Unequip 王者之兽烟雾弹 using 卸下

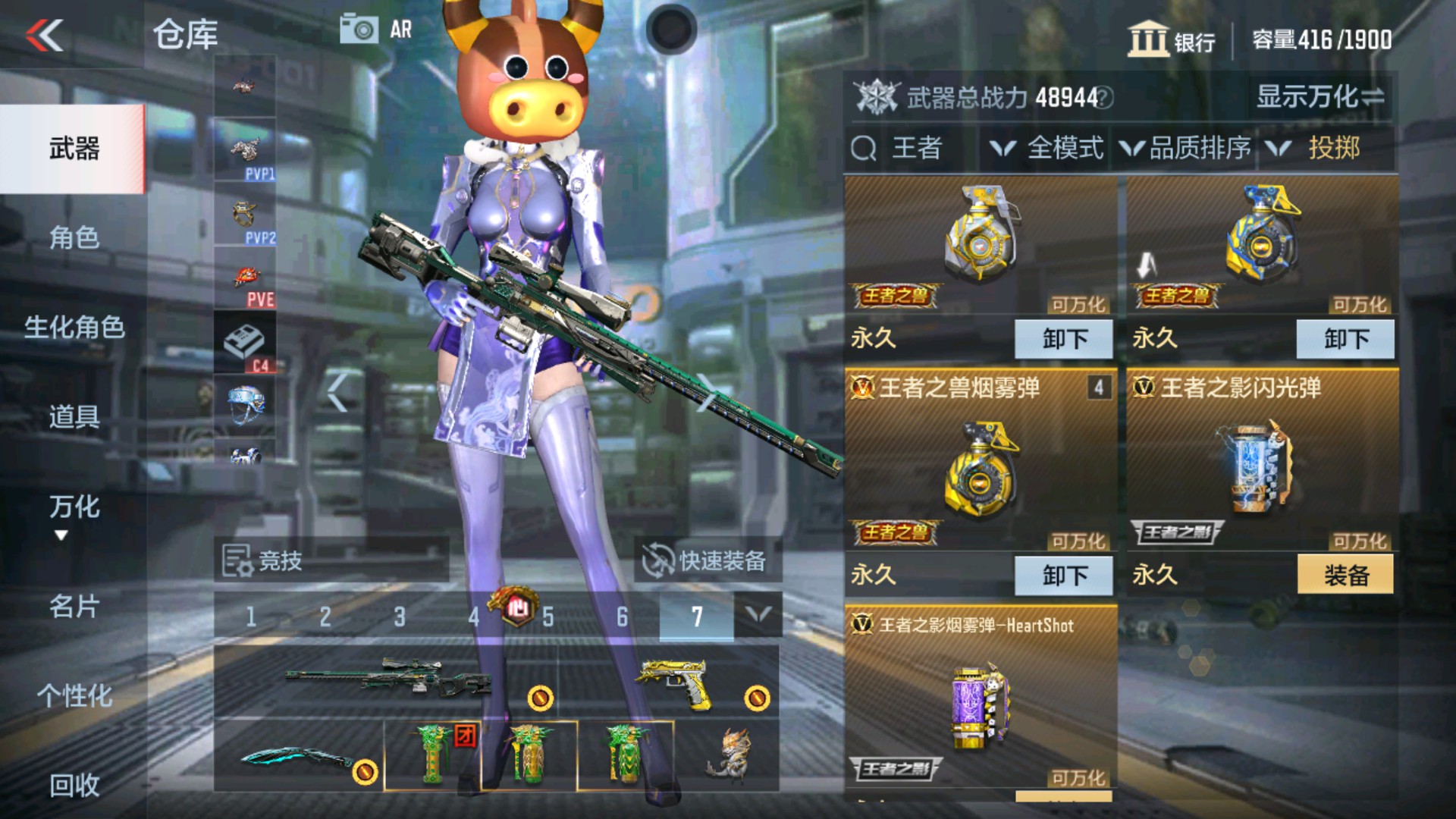pos(1064,574)
